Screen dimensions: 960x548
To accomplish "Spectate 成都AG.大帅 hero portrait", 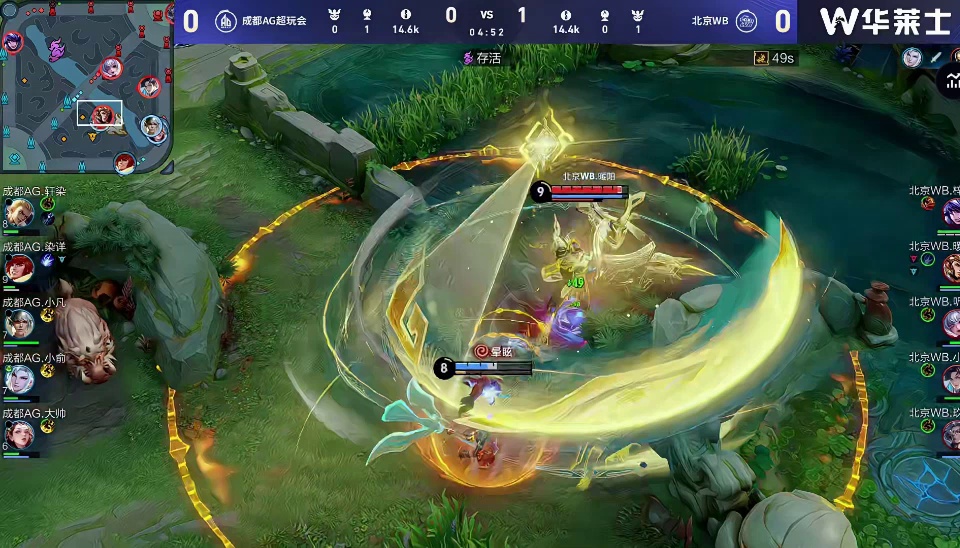I will coord(19,433).
